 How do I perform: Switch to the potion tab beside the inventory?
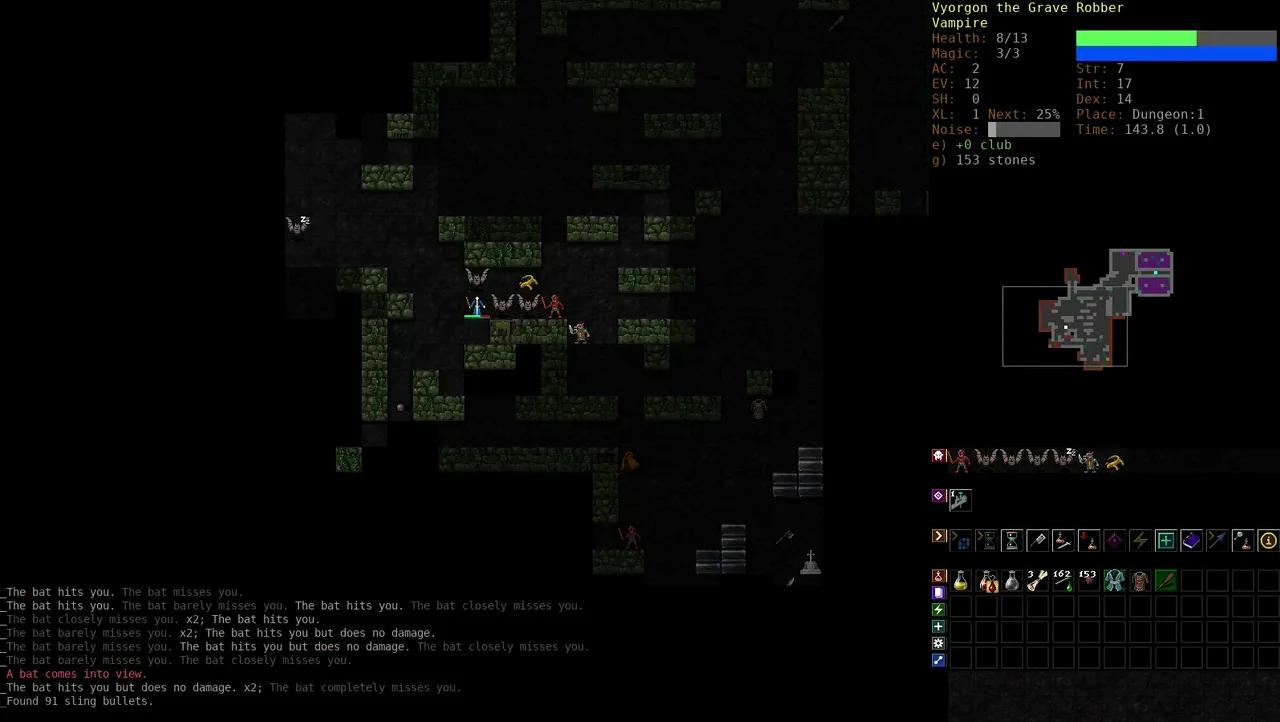coord(938,576)
